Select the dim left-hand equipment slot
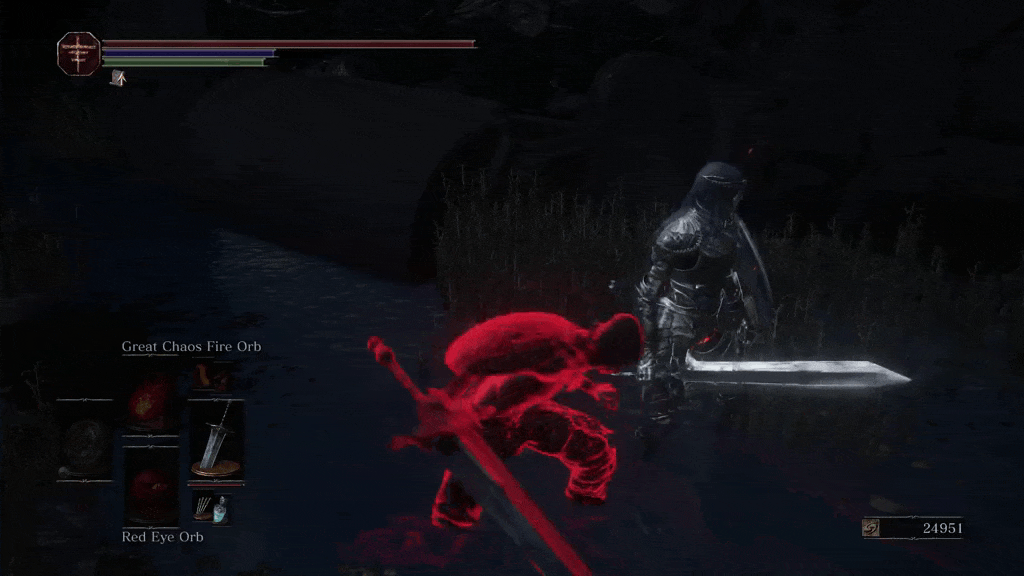 pos(84,443)
